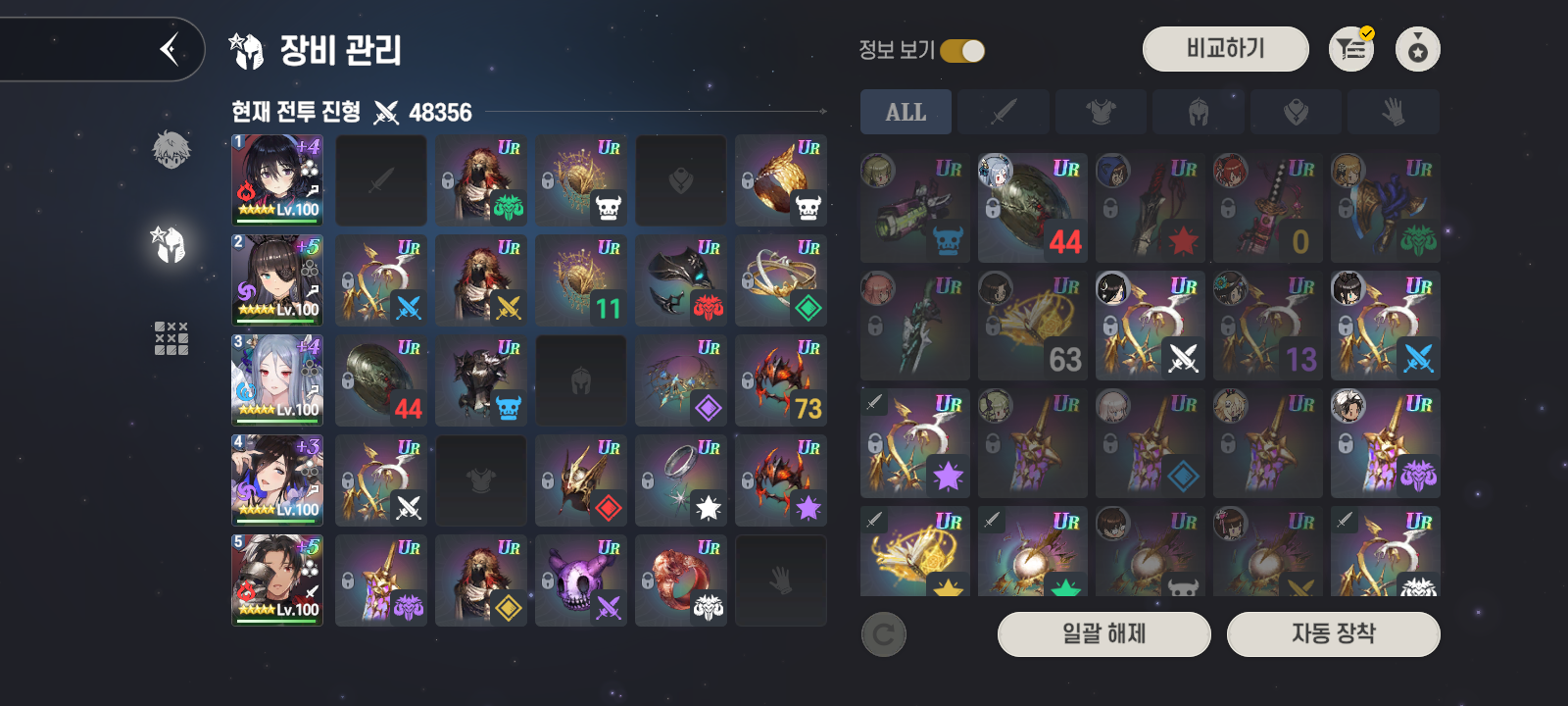The height and width of the screenshot is (706, 1568).
Task: Switch to the body armor tab
Action: coord(1101,113)
